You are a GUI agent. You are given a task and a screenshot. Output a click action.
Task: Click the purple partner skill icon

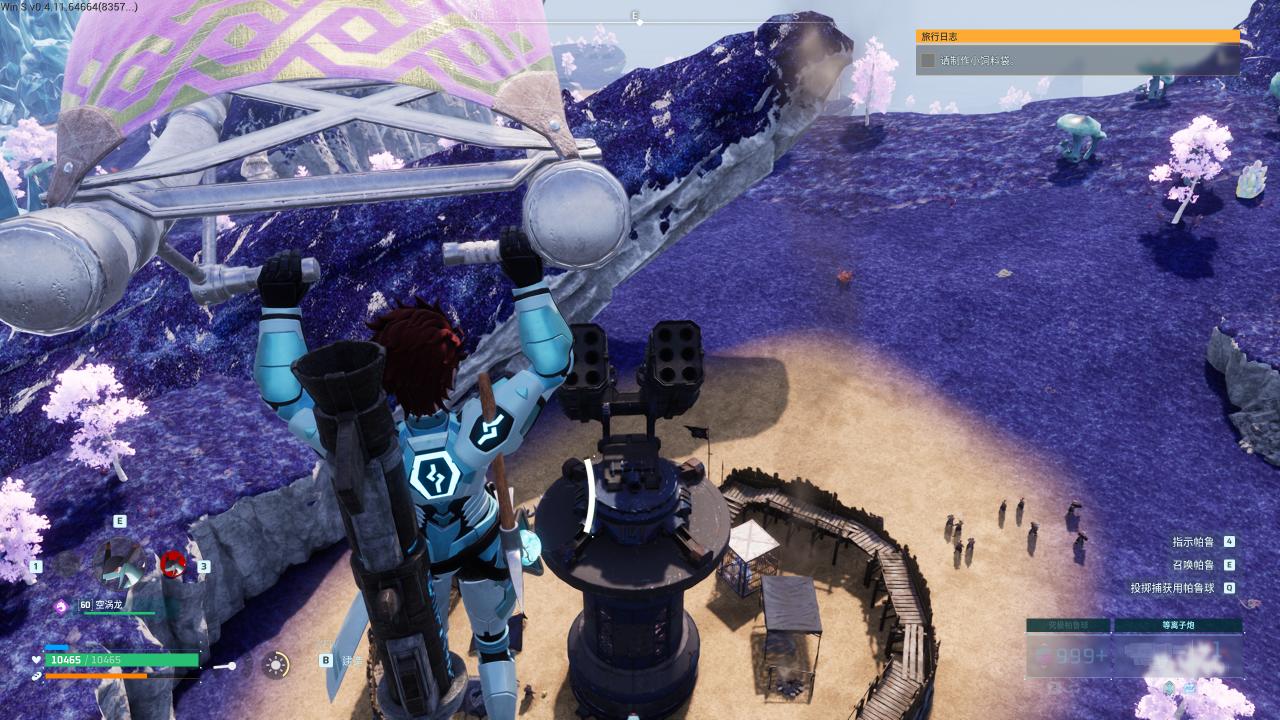click(x=61, y=605)
